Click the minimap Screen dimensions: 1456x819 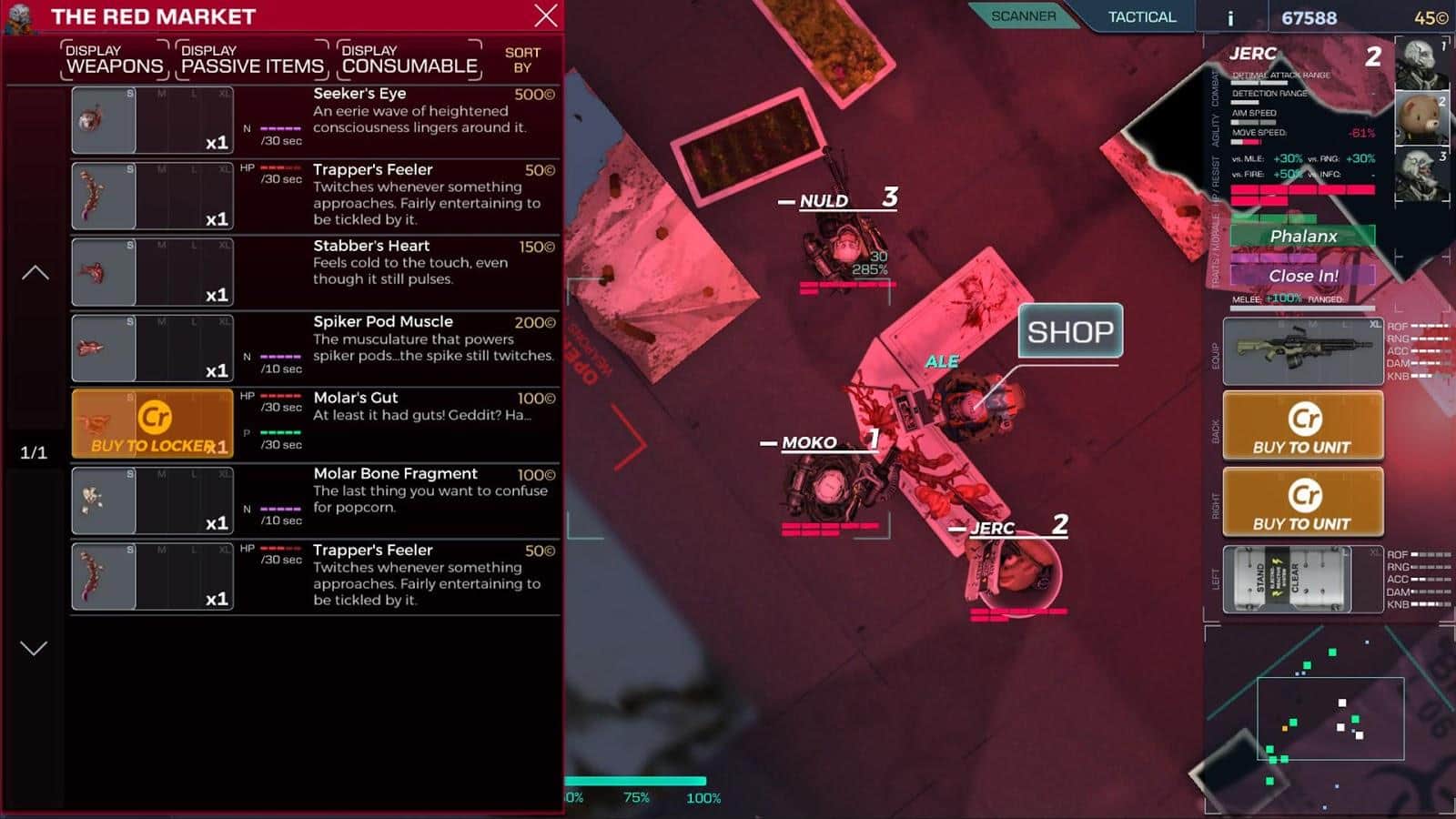1330,719
